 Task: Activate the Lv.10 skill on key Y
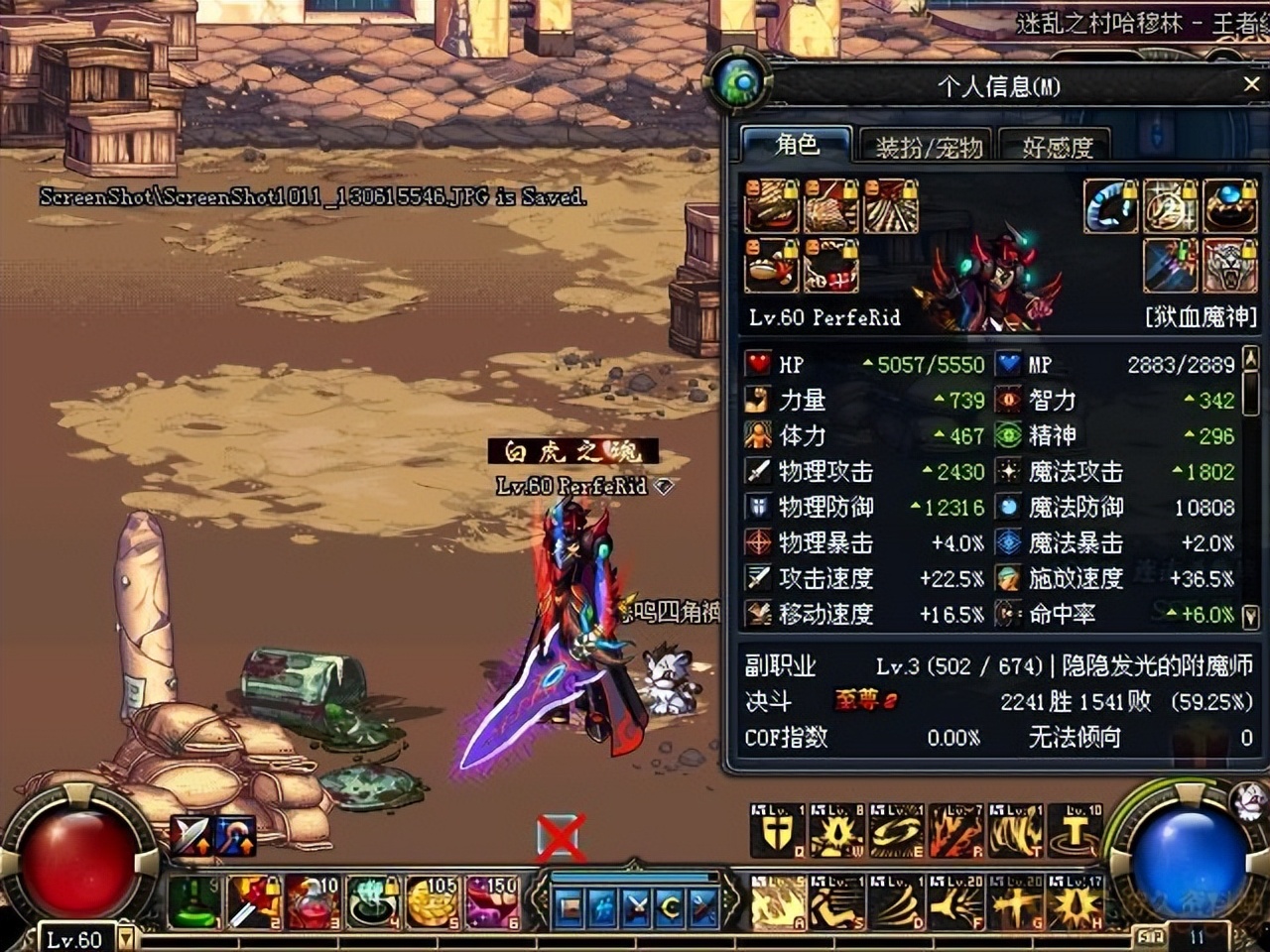click(1076, 831)
